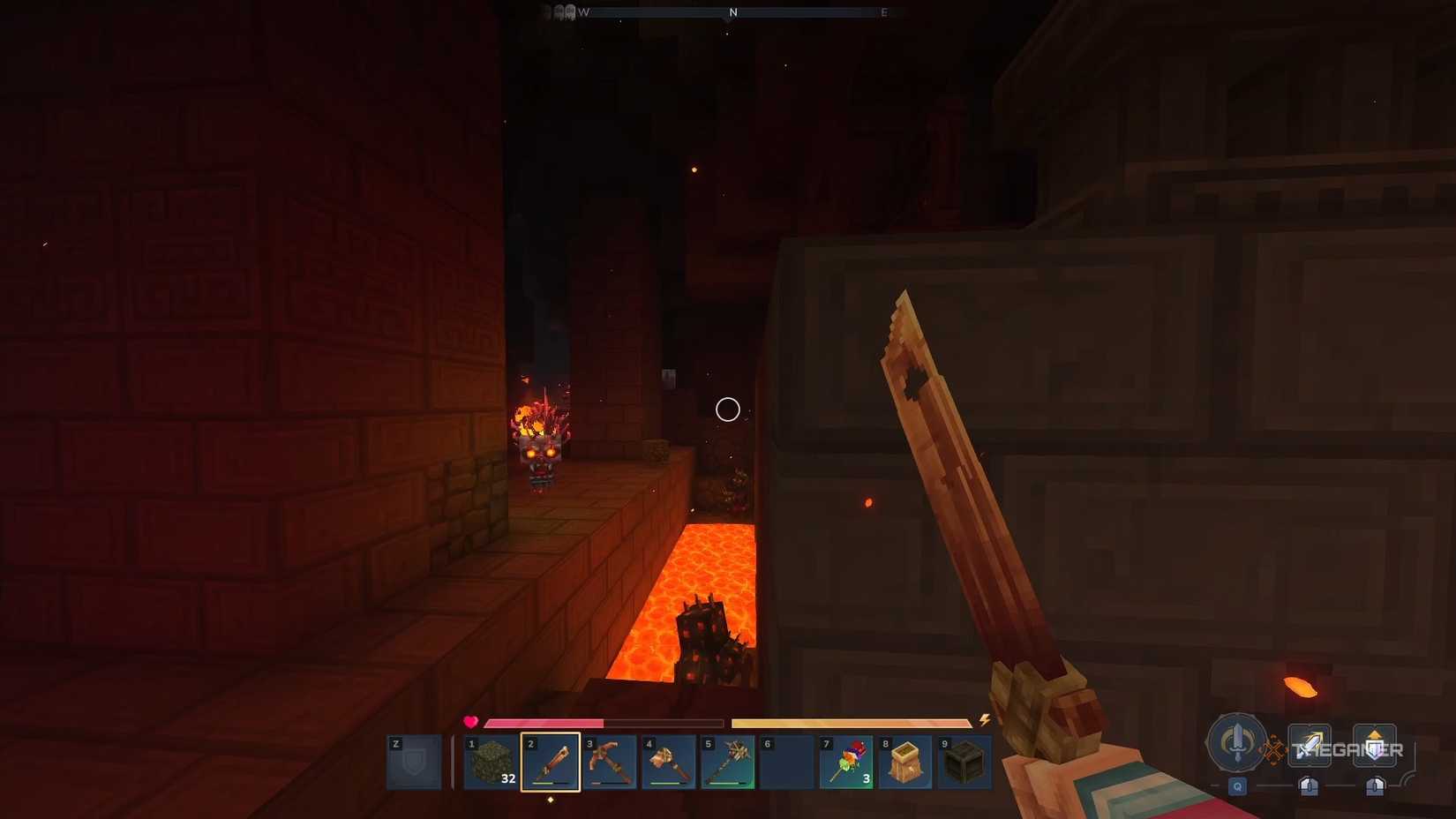This screenshot has width=1456, height=819.
Task: Select the dark crate in slot 9
Action: click(x=964, y=761)
